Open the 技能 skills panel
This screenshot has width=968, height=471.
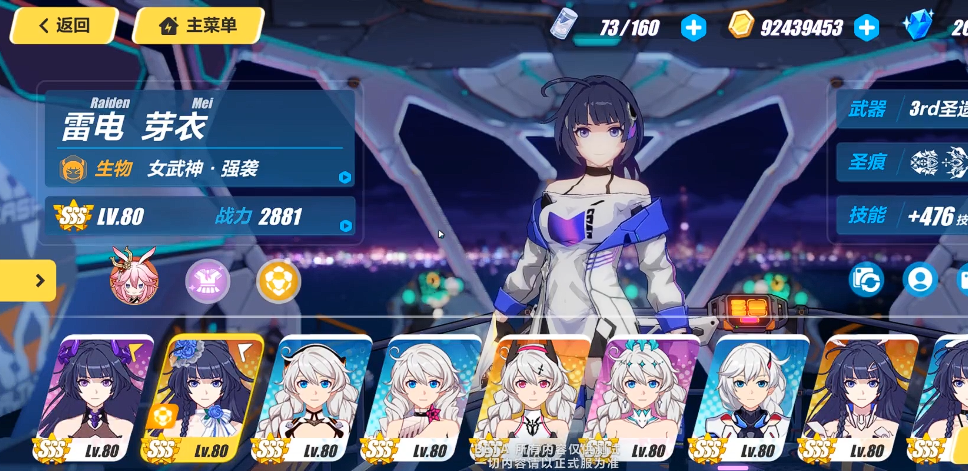click(902, 215)
